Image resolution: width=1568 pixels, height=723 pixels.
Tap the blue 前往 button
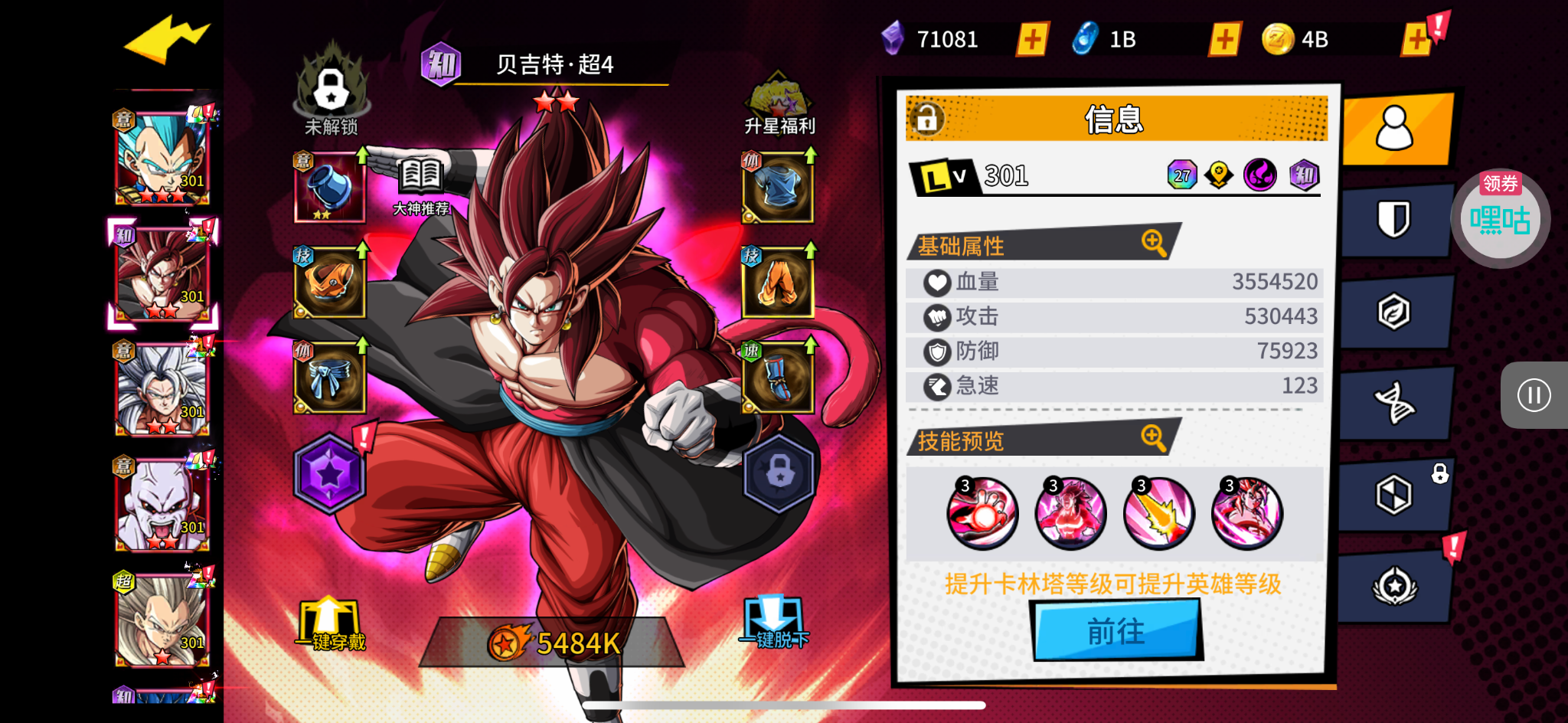(1116, 631)
